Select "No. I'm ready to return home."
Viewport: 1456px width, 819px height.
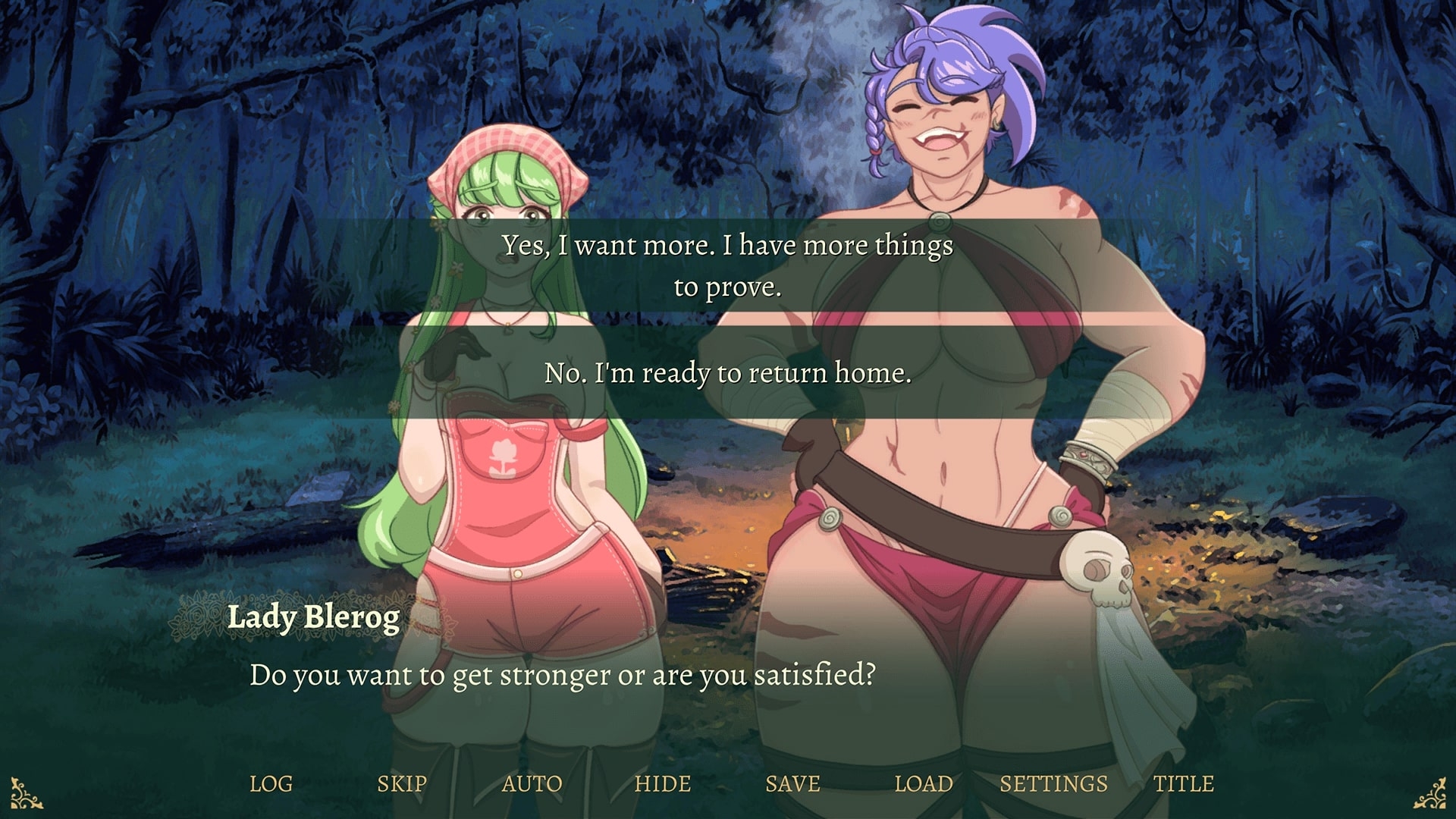point(727,372)
